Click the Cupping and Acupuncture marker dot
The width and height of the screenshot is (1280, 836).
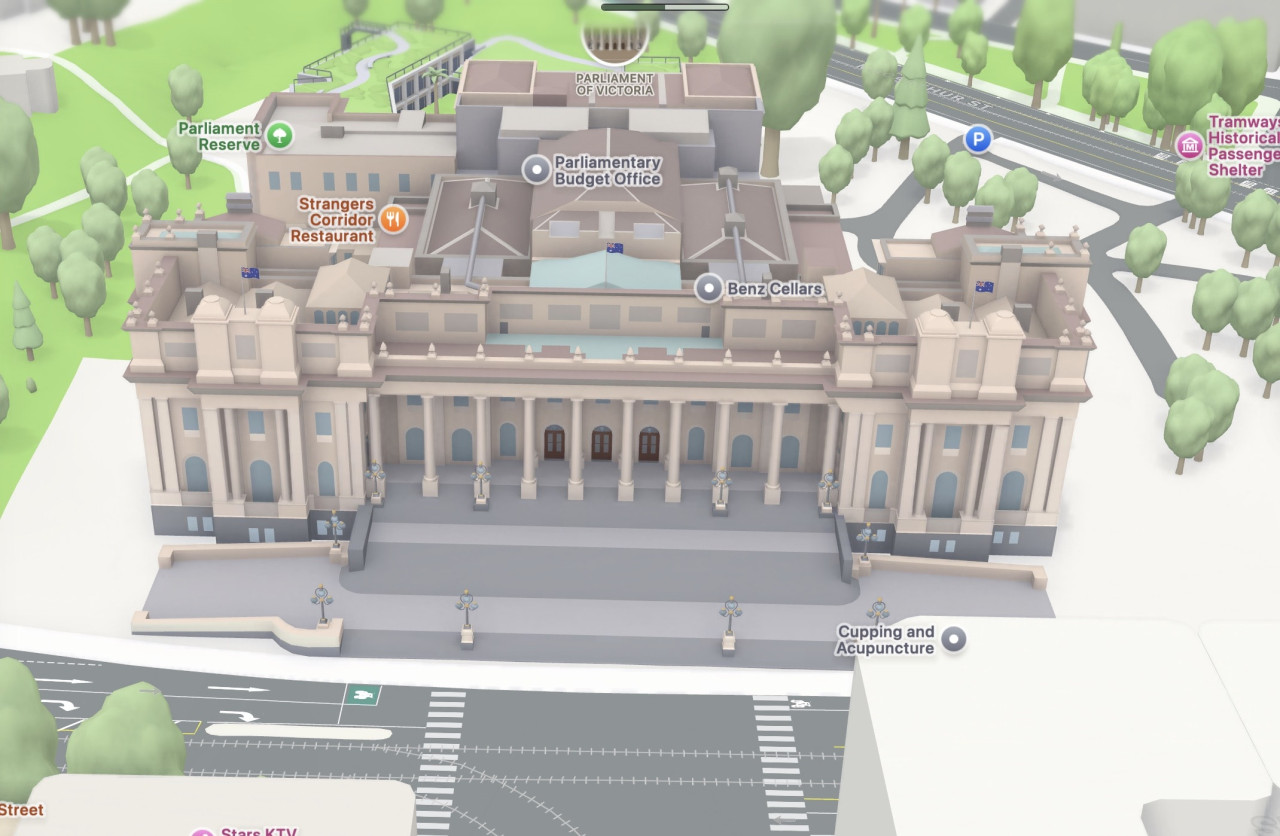955,639
